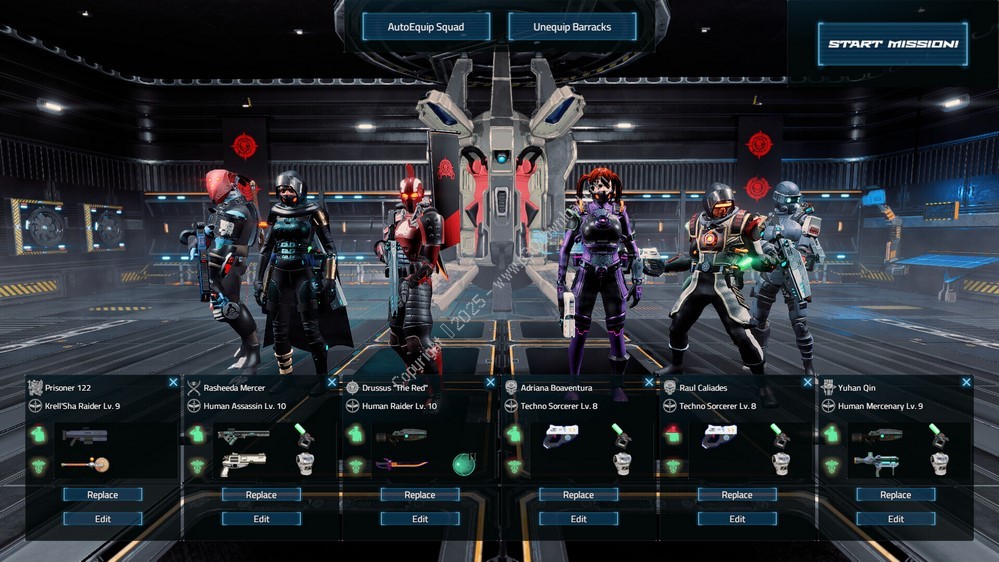
Task: Edit Raul Caliades' equipment
Action: click(737, 519)
